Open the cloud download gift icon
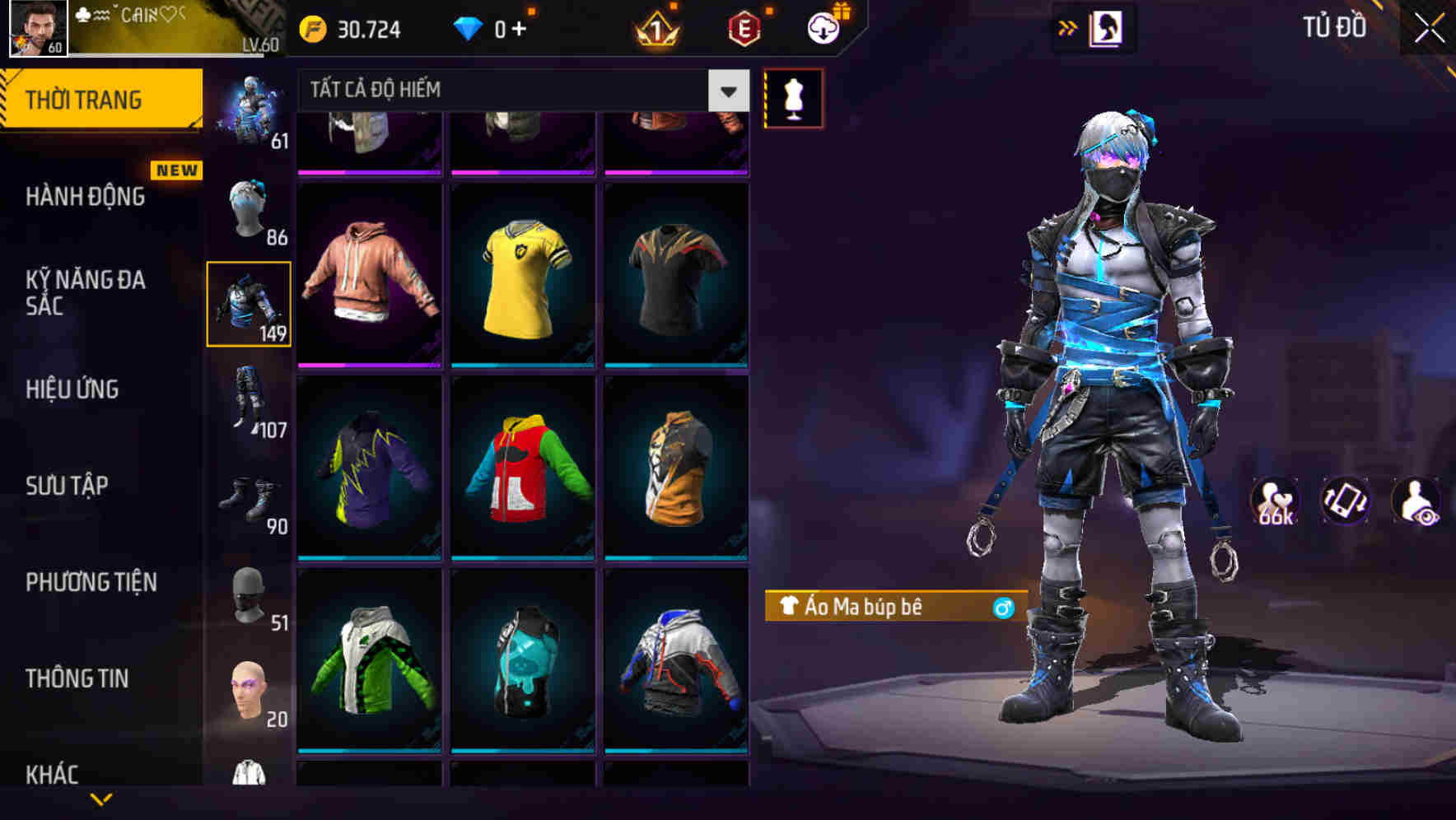Viewport: 1456px width, 820px height. pos(823,26)
